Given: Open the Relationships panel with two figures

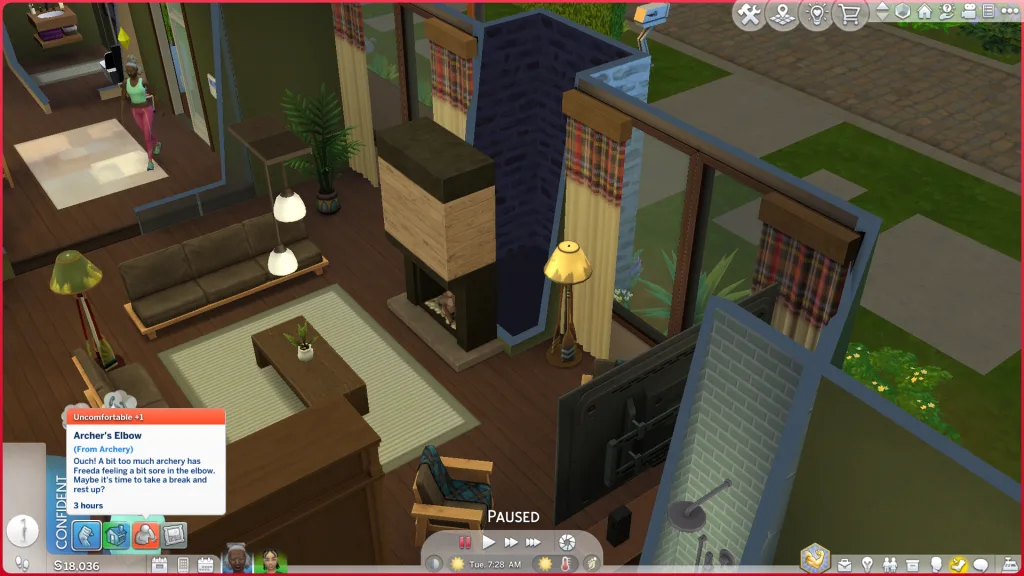Looking at the screenshot, I should [x=889, y=565].
